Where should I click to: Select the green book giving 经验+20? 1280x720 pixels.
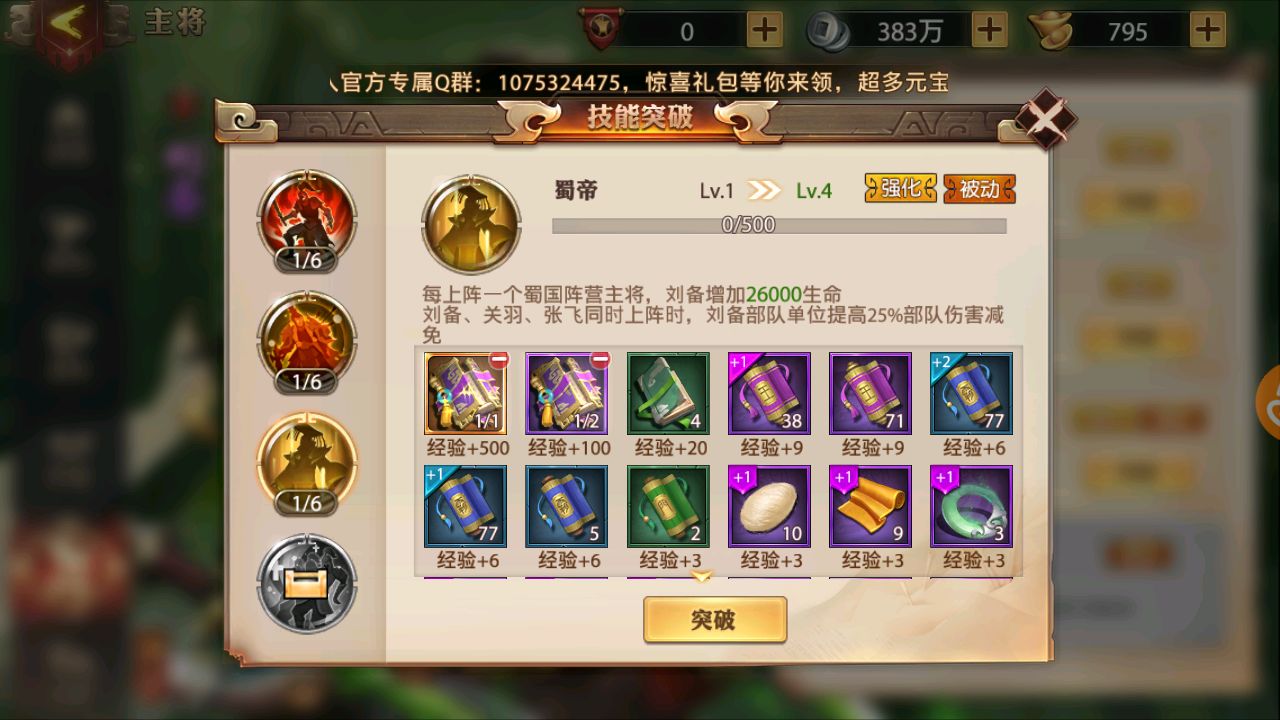point(667,392)
